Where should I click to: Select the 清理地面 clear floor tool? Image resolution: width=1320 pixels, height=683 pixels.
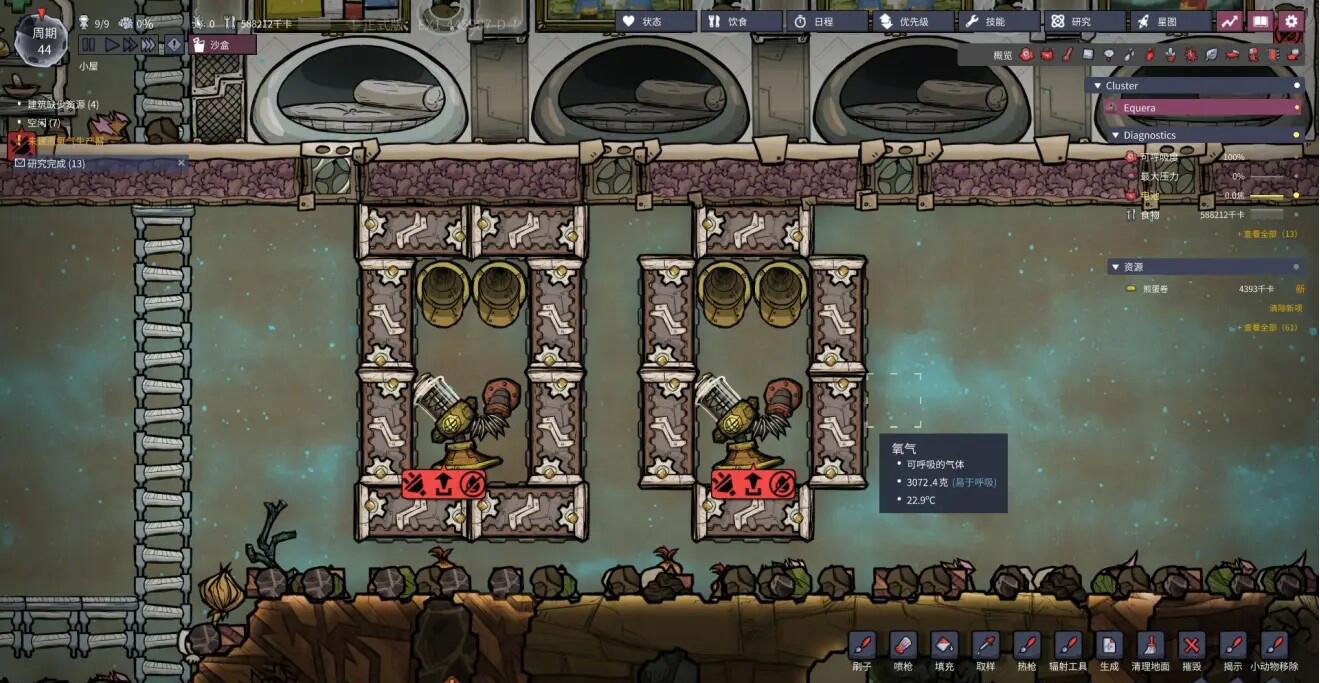tap(1149, 650)
